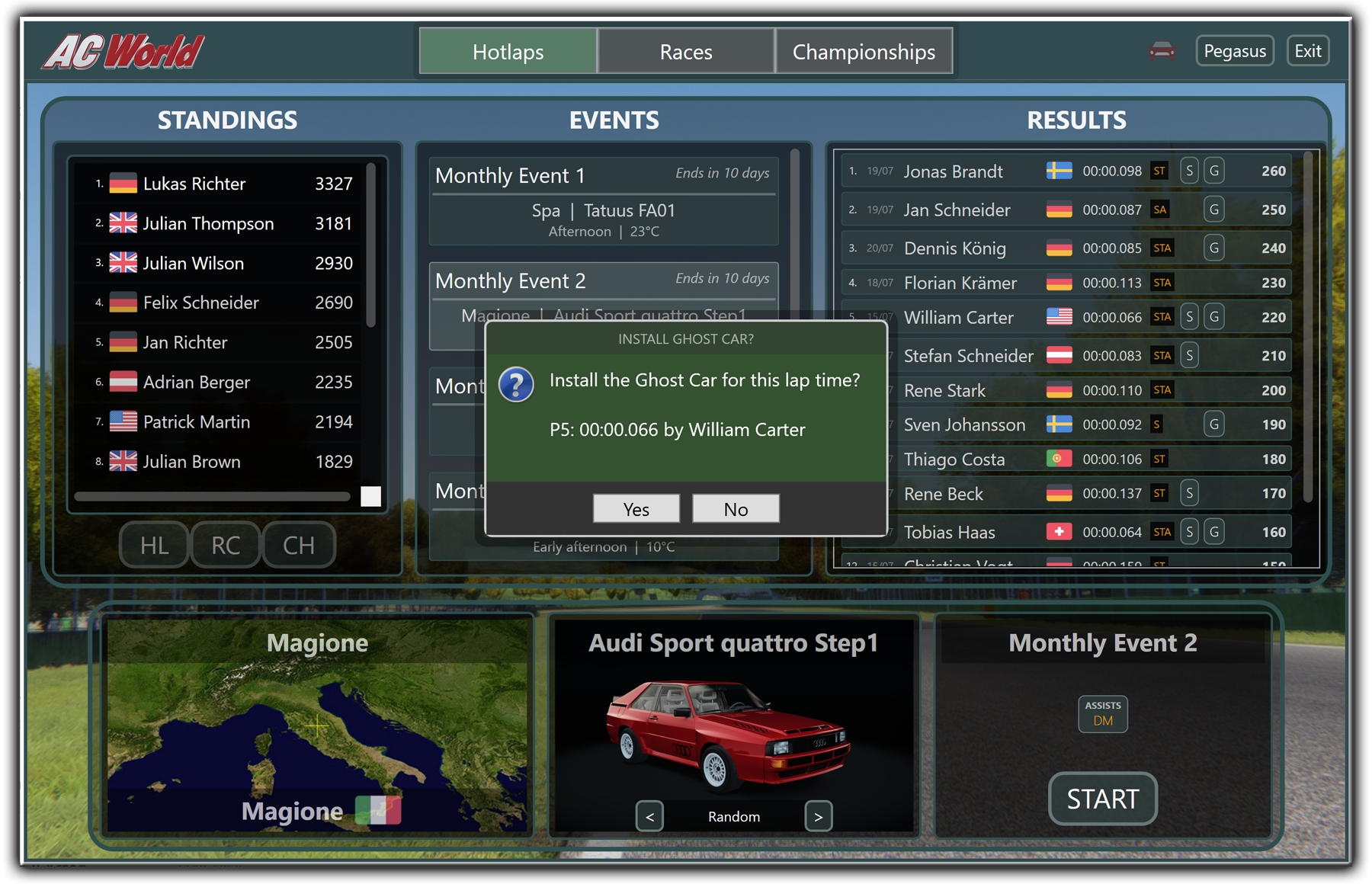Step to the previous car with the left arrow
Screen dimensions: 1372x884
649,816
